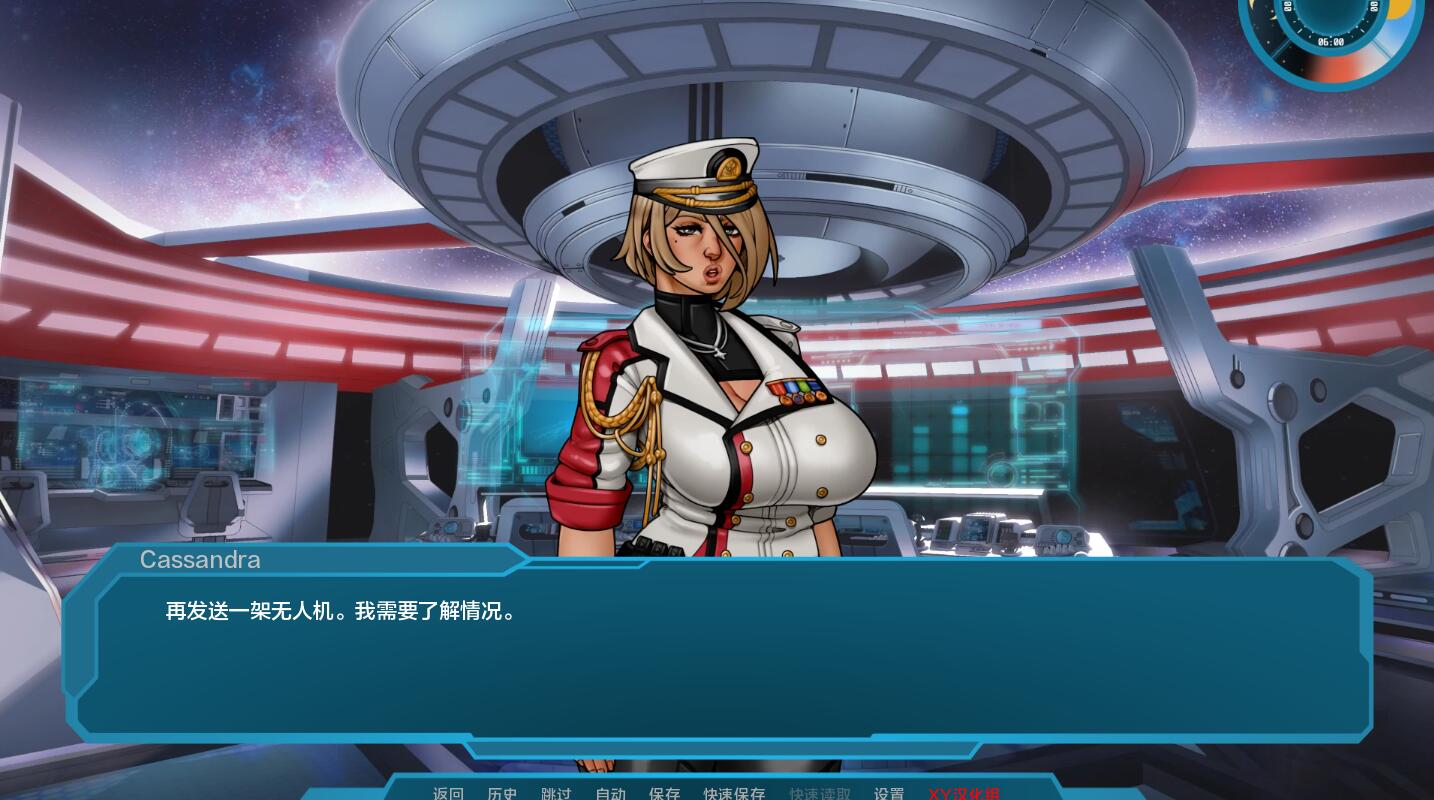Save the game using 保存
Screen dimensions: 1434x800
(664, 793)
